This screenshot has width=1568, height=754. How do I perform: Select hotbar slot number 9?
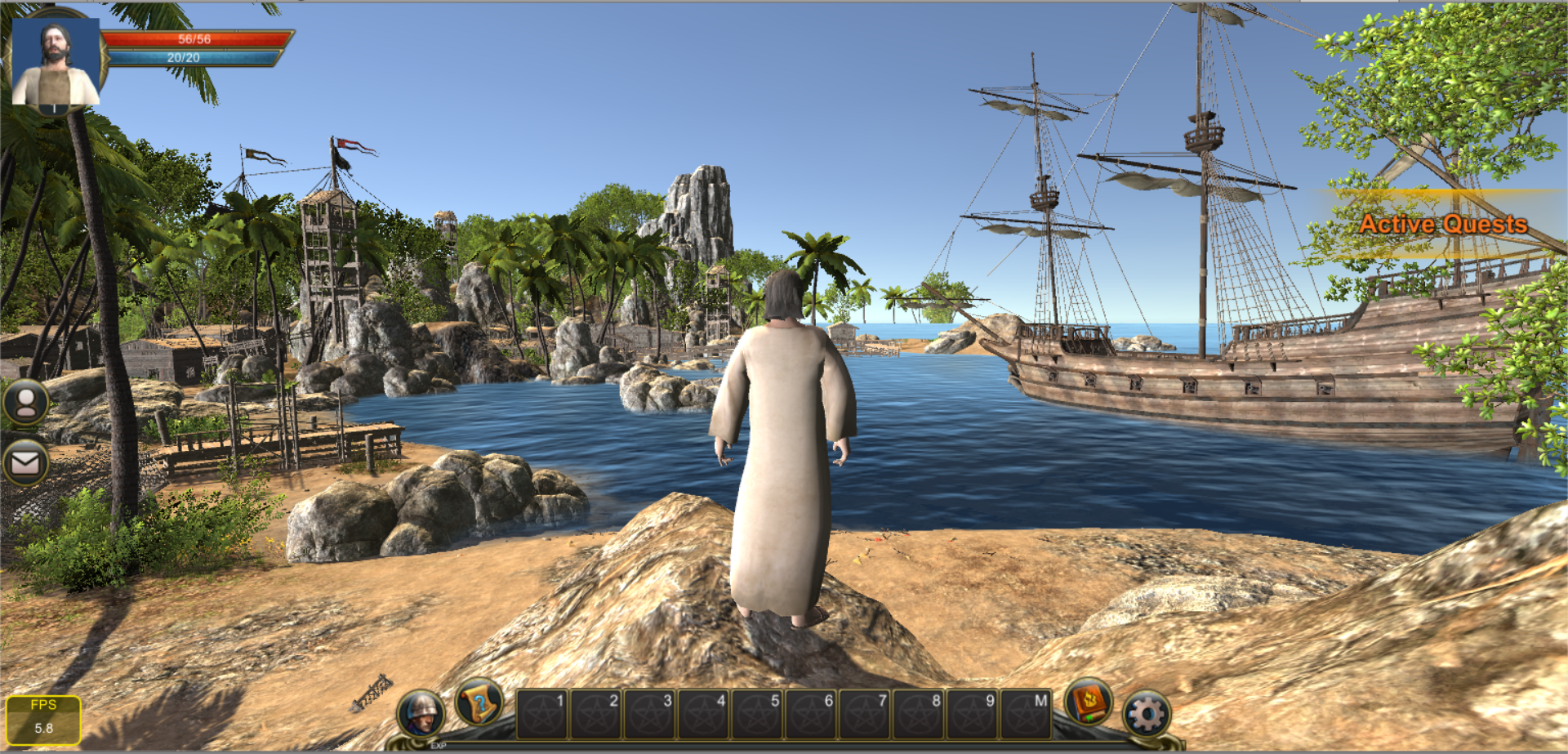pos(972,714)
